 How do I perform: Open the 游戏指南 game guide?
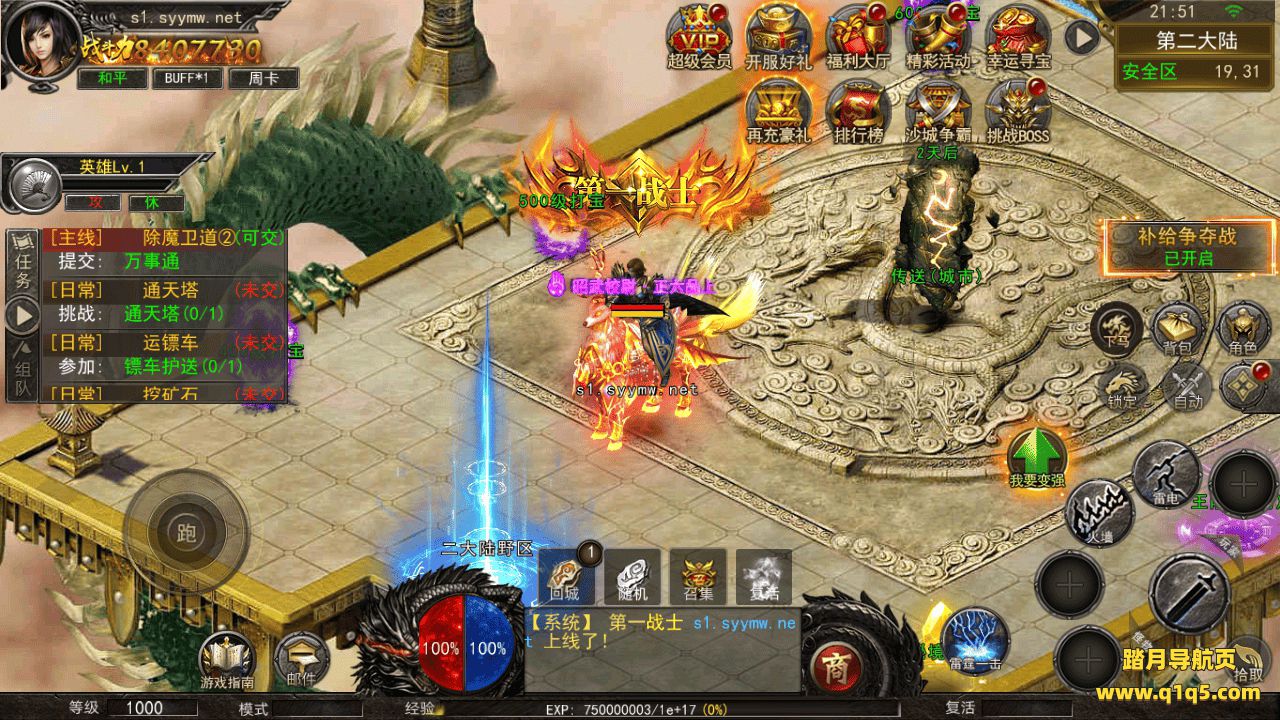tap(227, 660)
